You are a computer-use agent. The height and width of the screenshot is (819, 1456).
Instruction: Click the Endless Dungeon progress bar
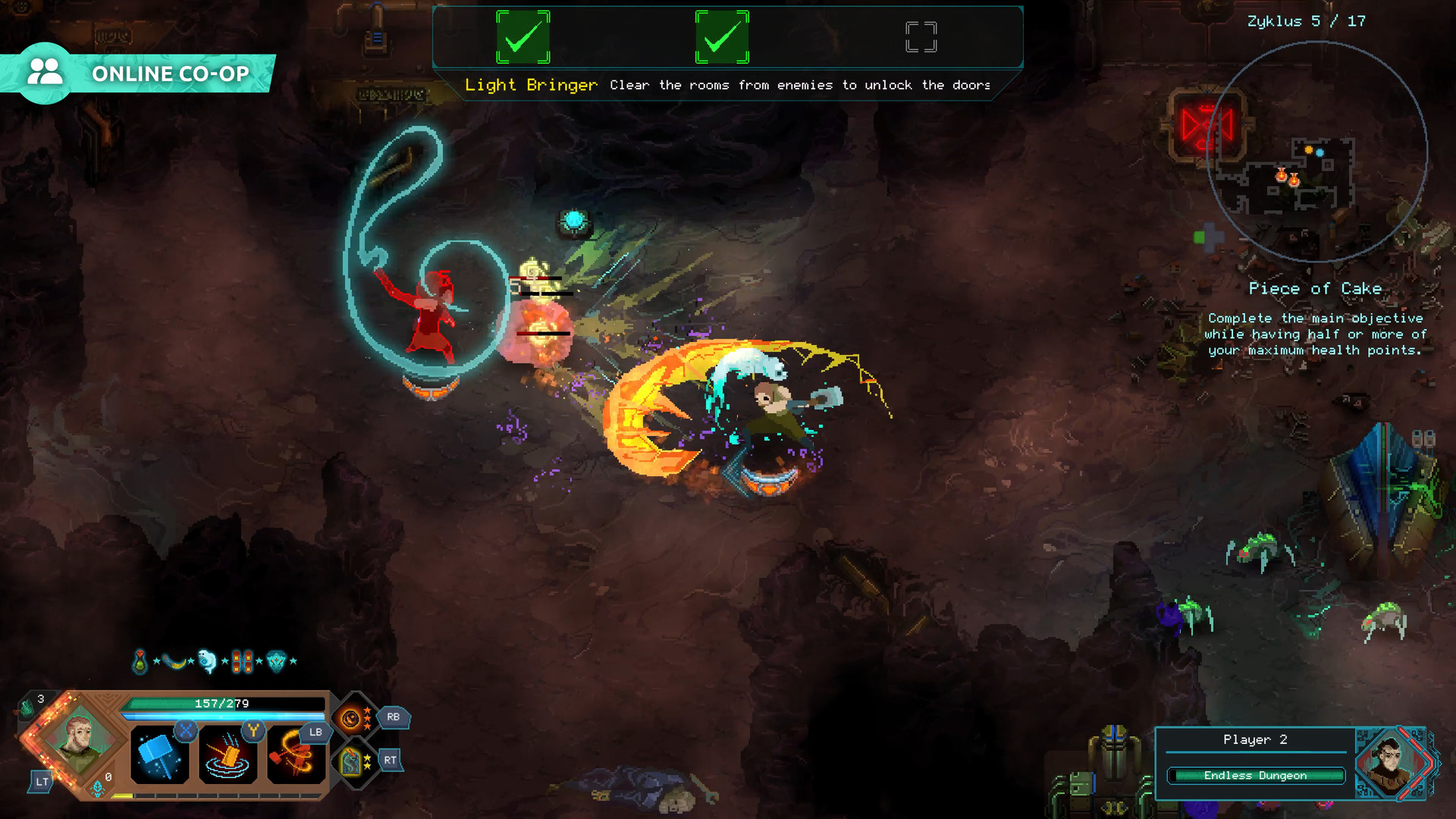(x=1255, y=775)
